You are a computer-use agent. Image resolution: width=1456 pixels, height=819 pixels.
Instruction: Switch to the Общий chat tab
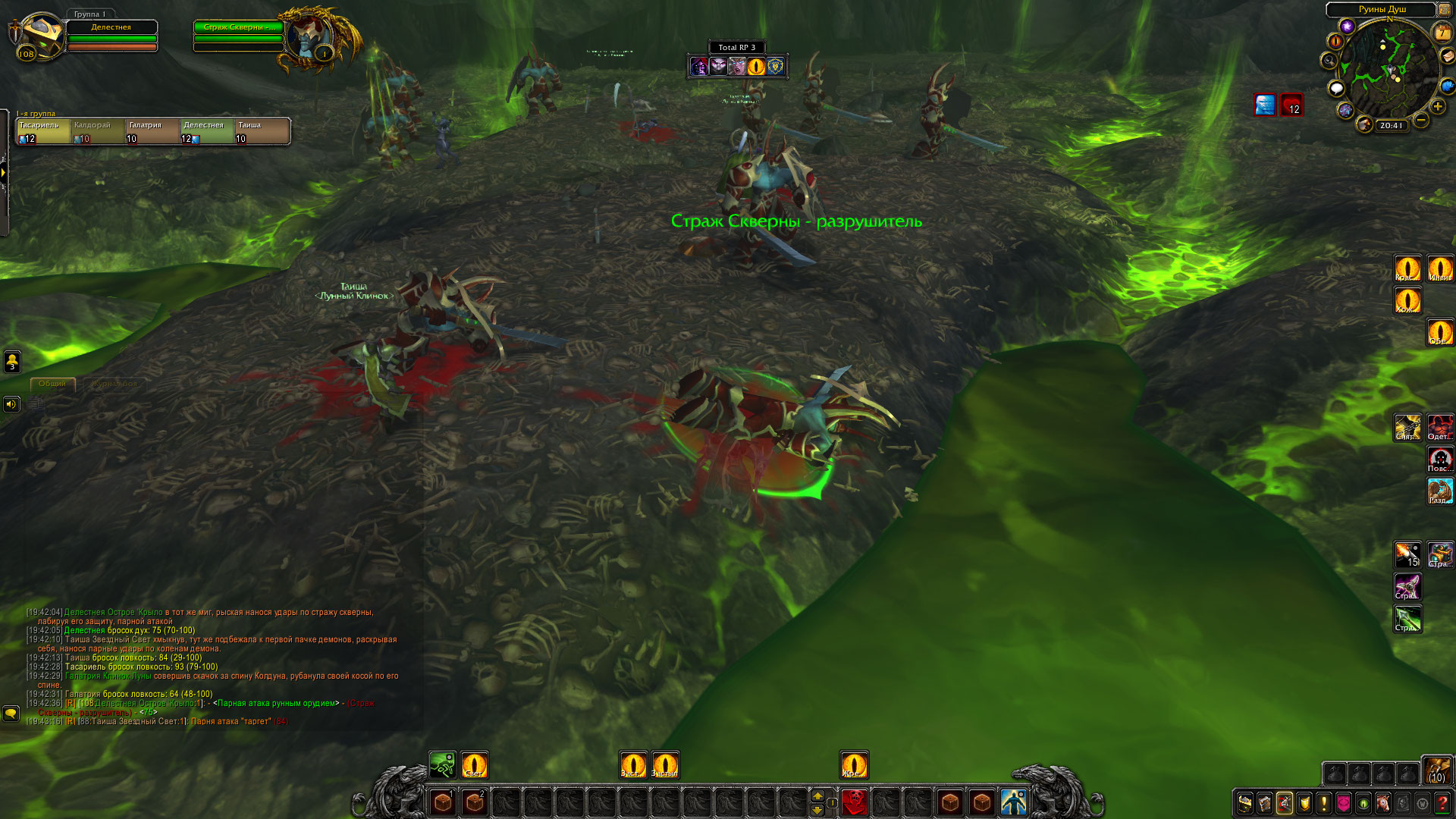[x=52, y=384]
